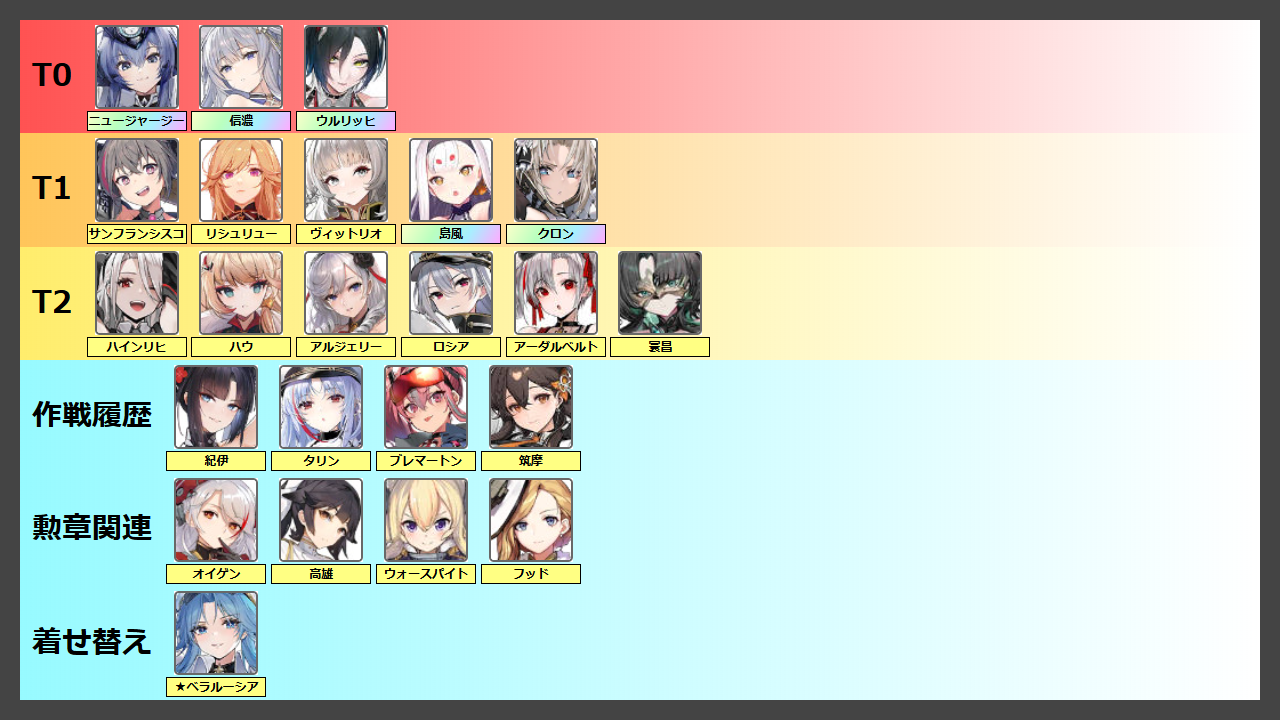Screen dimensions: 1280x720
Task: Select the ブレマートン portrait
Action: (x=426, y=407)
